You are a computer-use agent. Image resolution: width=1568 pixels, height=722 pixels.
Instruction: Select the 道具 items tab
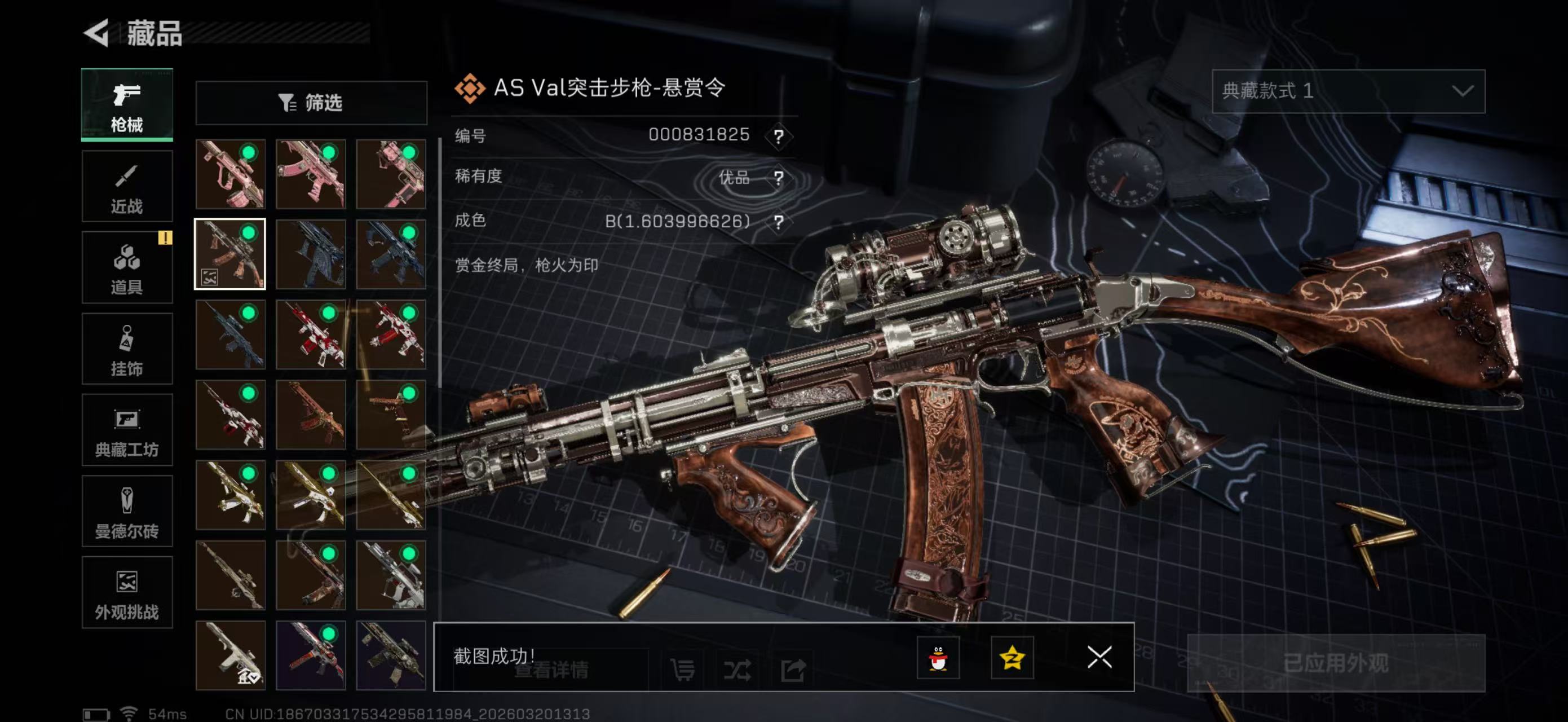point(127,268)
